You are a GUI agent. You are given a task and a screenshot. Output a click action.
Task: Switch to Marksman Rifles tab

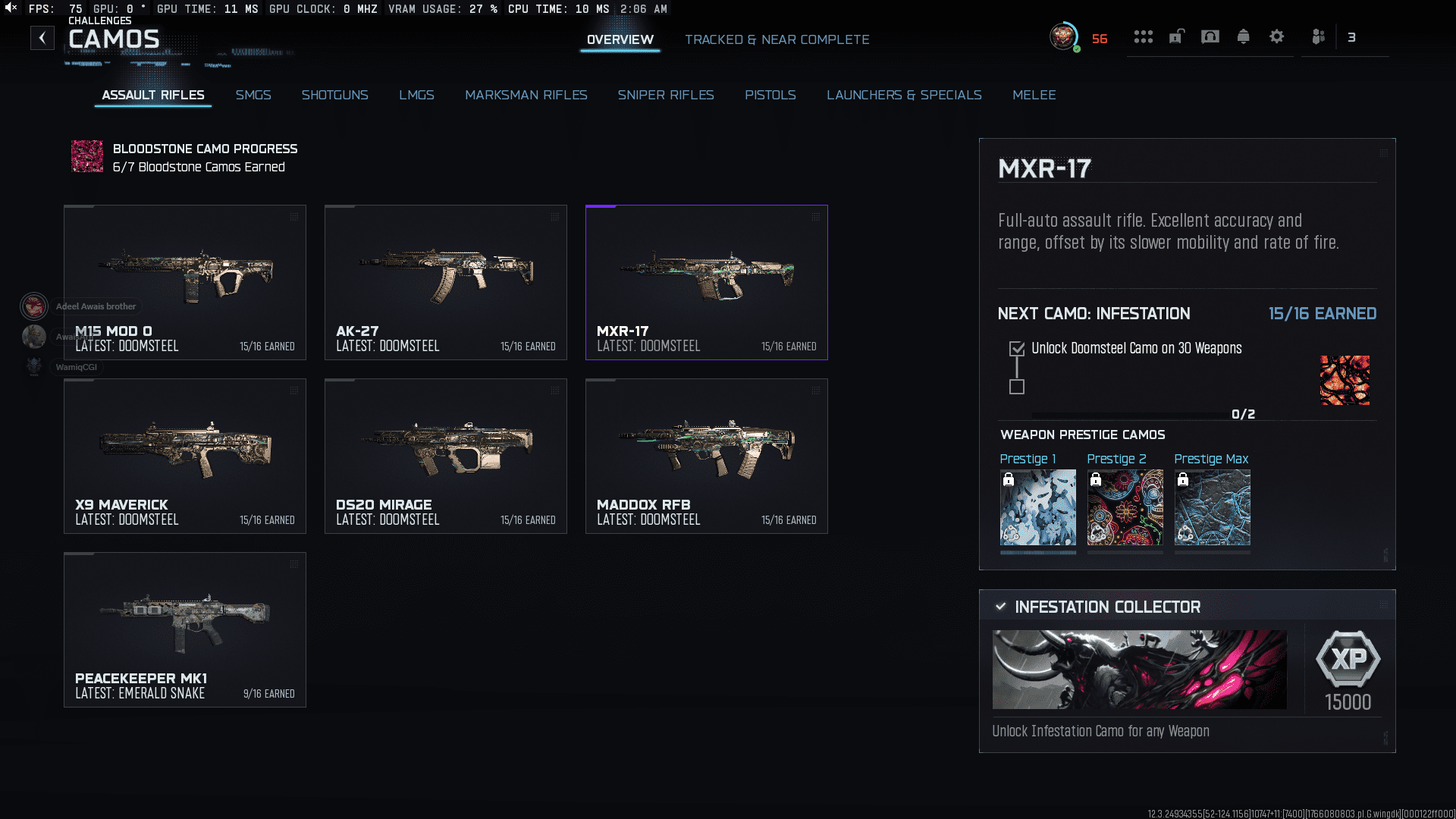click(x=526, y=95)
